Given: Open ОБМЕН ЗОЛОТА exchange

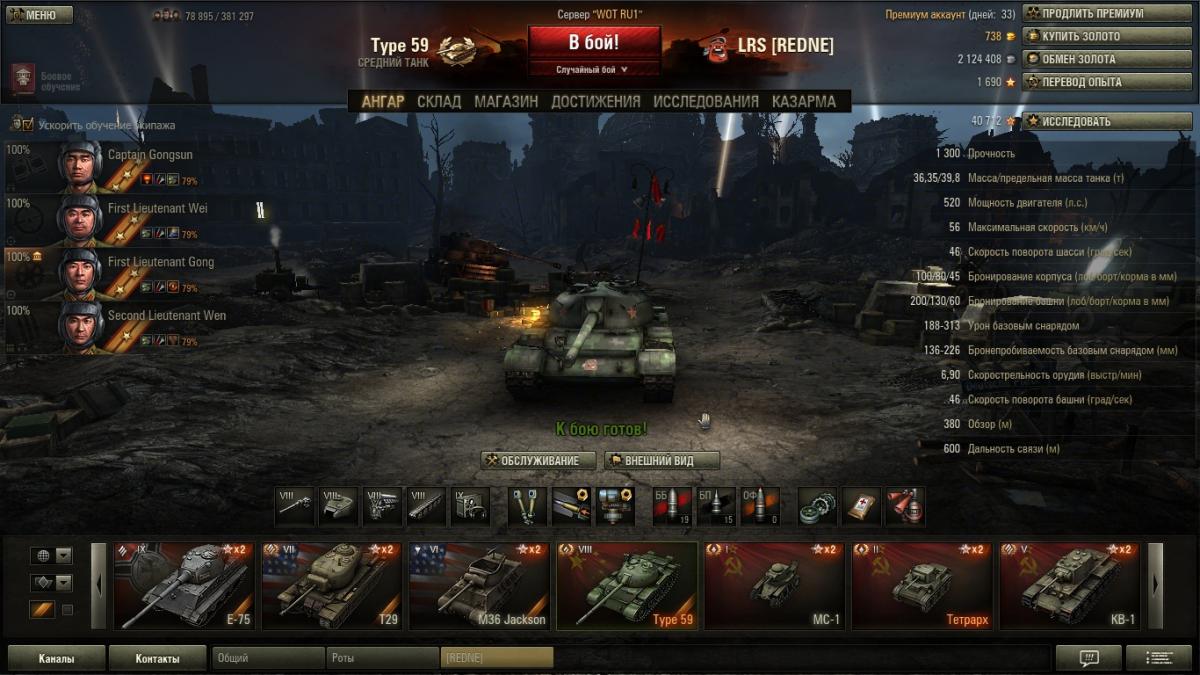Looking at the screenshot, I should click(1092, 59).
